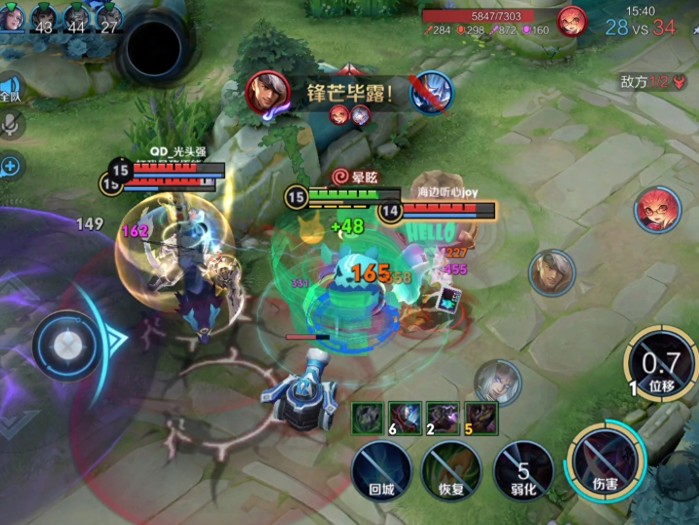This screenshot has width=699, height=525.
Task: Target the dark-haired enemy hero portrait
Action: 552,272
